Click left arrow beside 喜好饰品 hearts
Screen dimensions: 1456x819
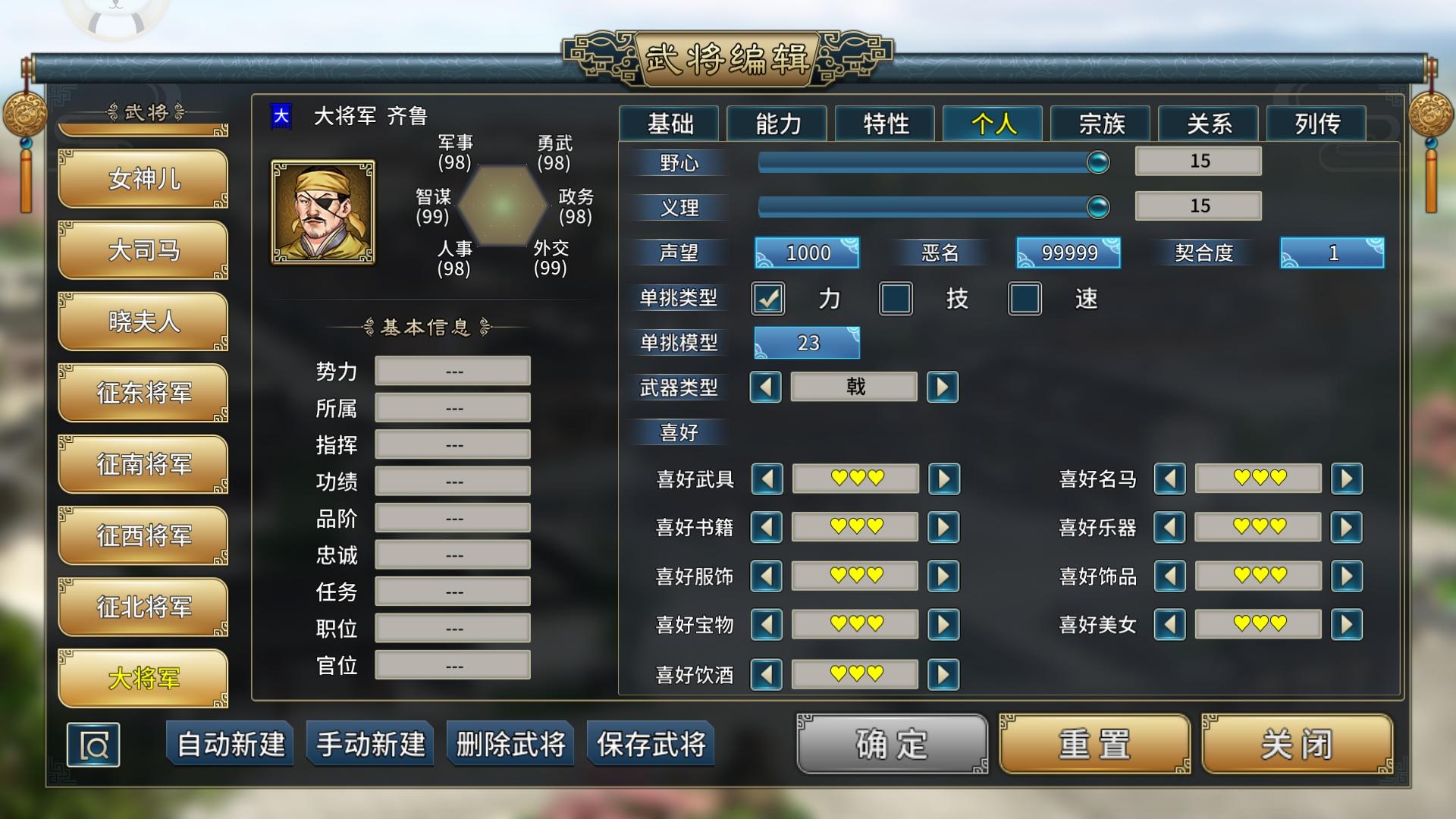click(1171, 576)
